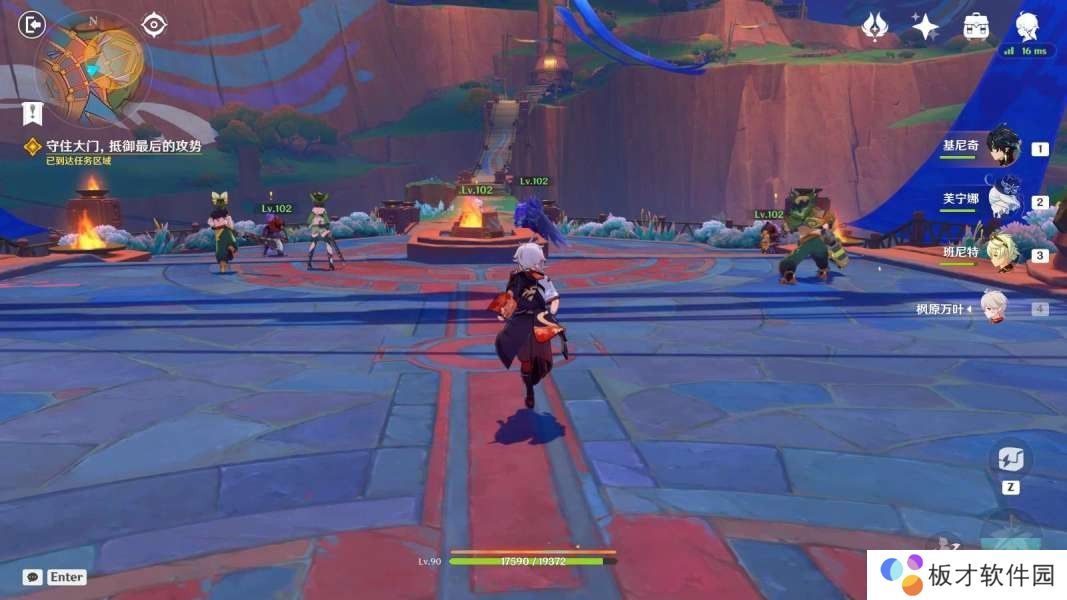Viewport: 1067px width, 600px height.
Task: Switch to party member 芙宁娜
Action: 1003,200
